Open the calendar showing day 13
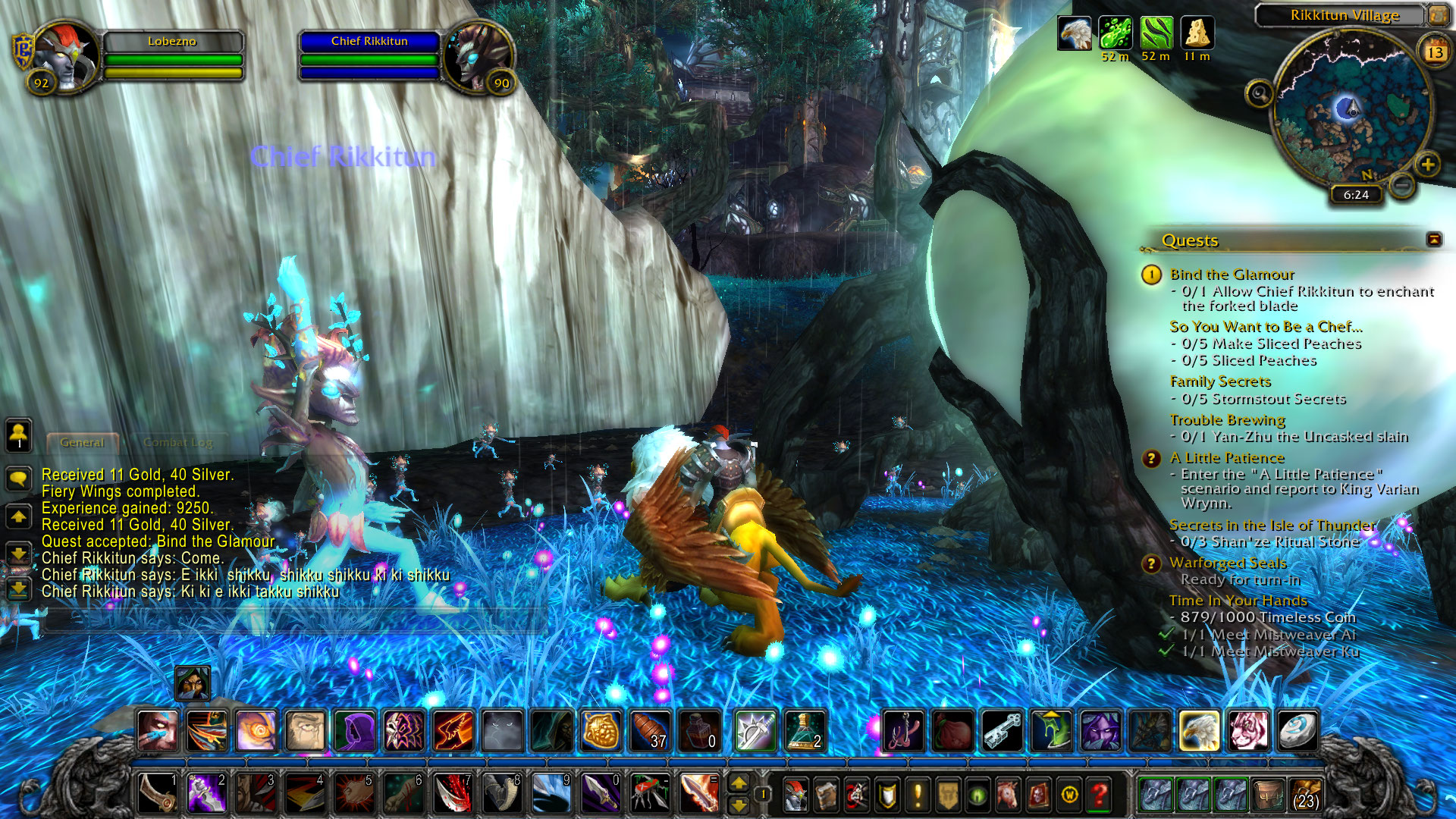This screenshot has height=819, width=1456. pos(1435,52)
